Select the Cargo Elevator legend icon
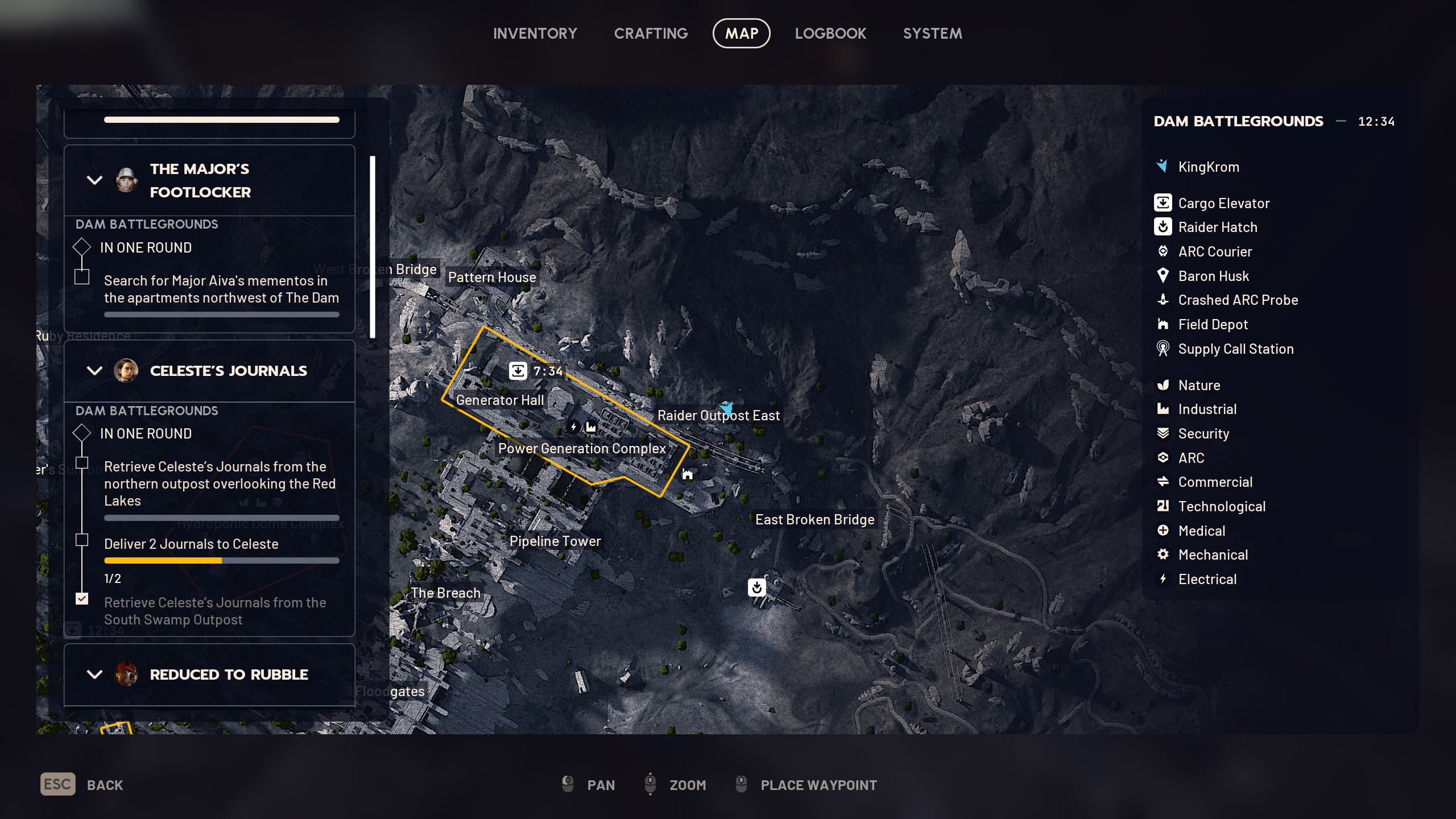Viewport: 1456px width, 819px height. tap(1164, 203)
